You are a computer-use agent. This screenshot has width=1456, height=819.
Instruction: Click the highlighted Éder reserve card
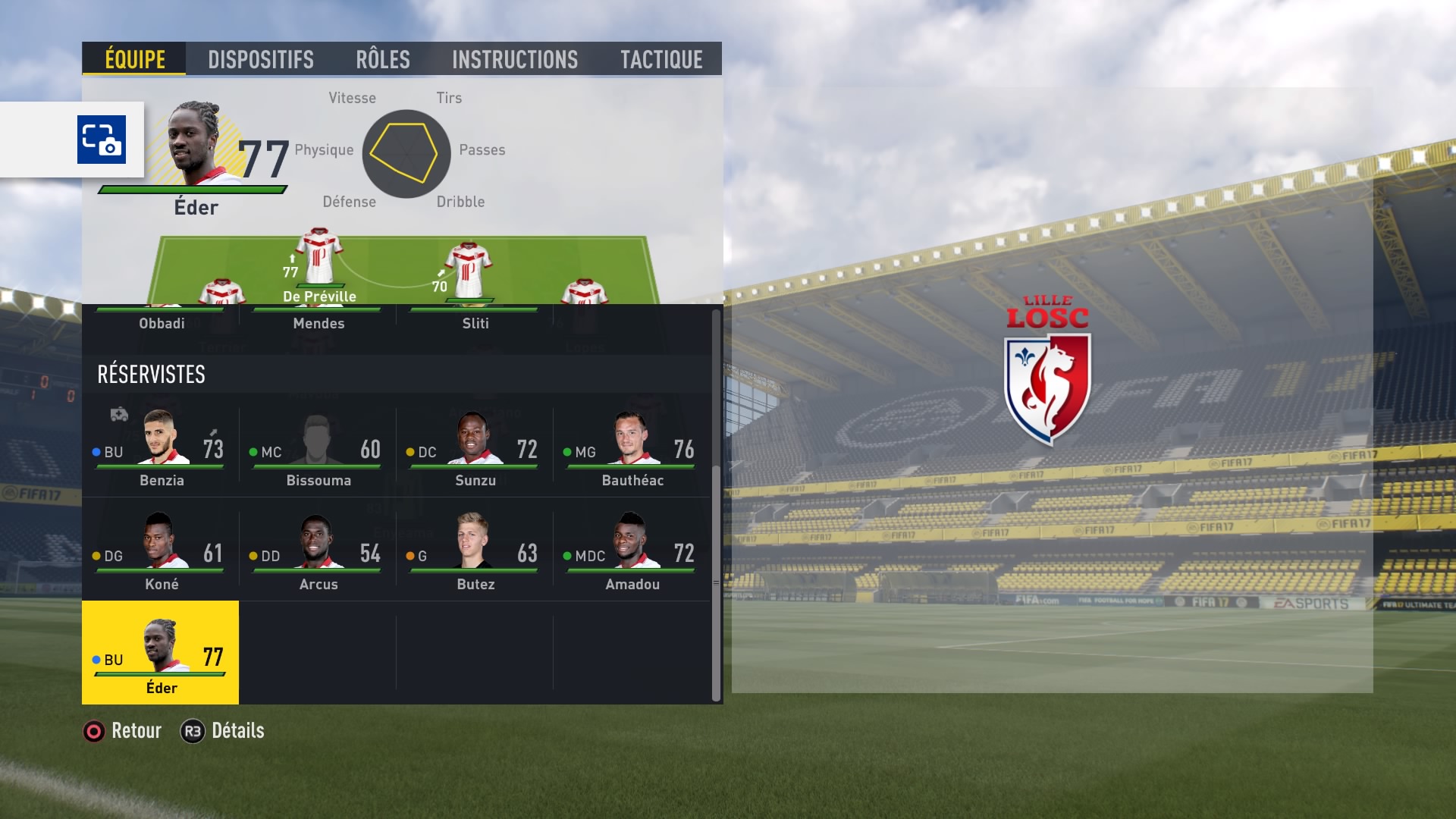[x=161, y=653]
